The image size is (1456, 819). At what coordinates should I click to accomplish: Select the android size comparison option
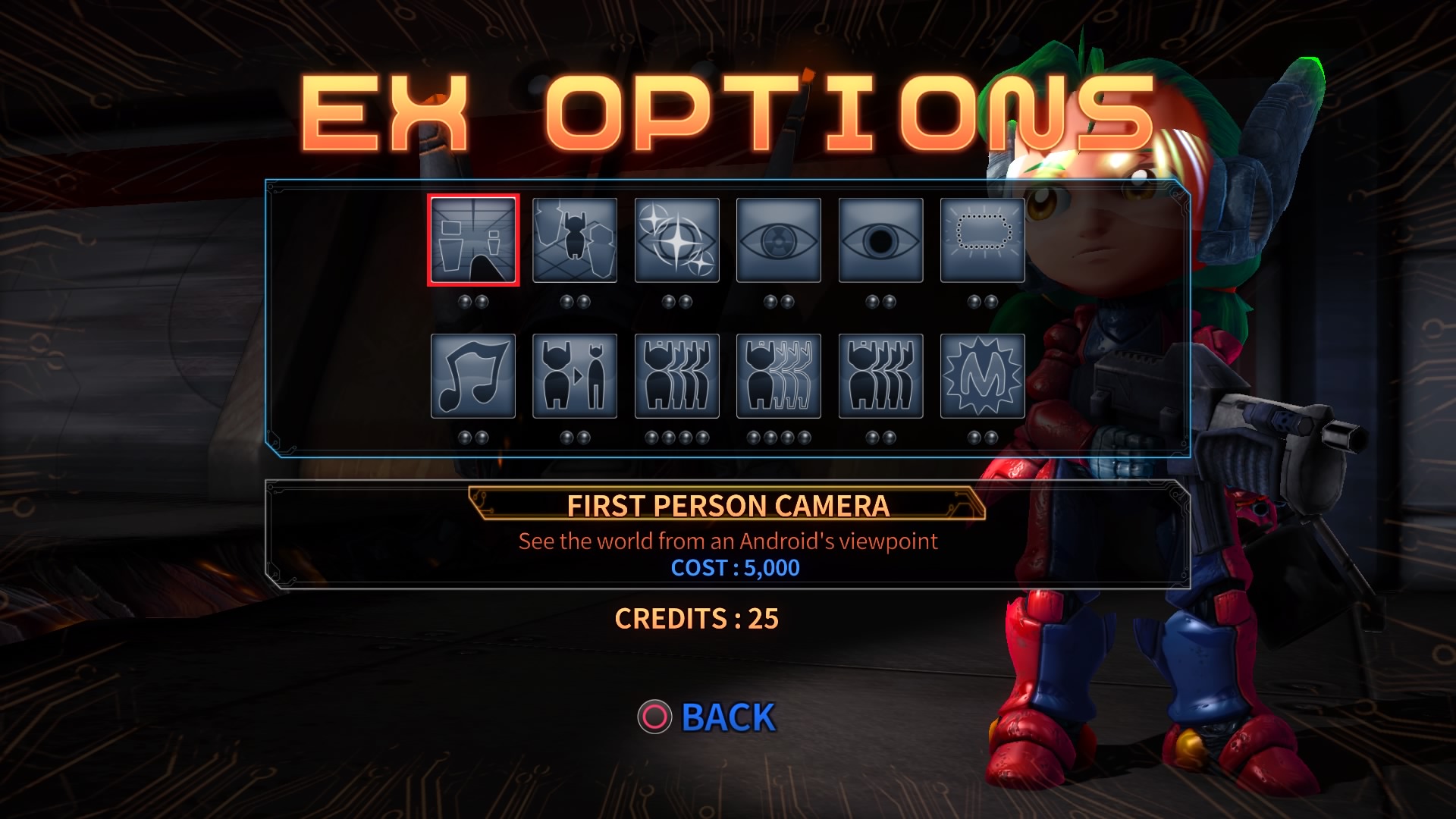(574, 377)
